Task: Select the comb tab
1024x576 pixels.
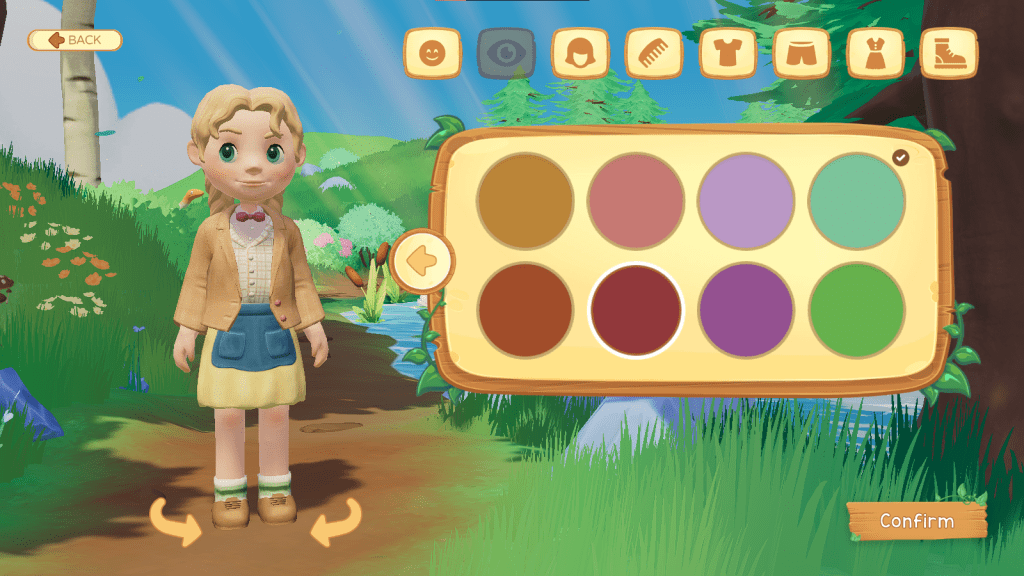Action: tap(654, 53)
